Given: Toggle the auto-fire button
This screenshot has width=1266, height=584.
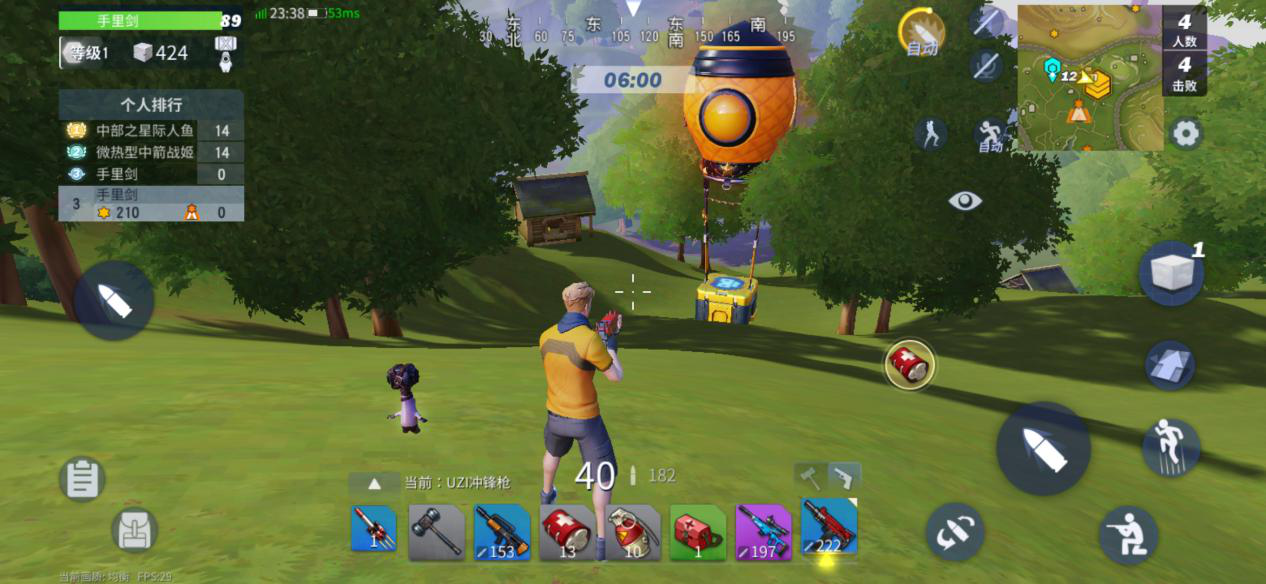Looking at the screenshot, I should click(x=921, y=32).
